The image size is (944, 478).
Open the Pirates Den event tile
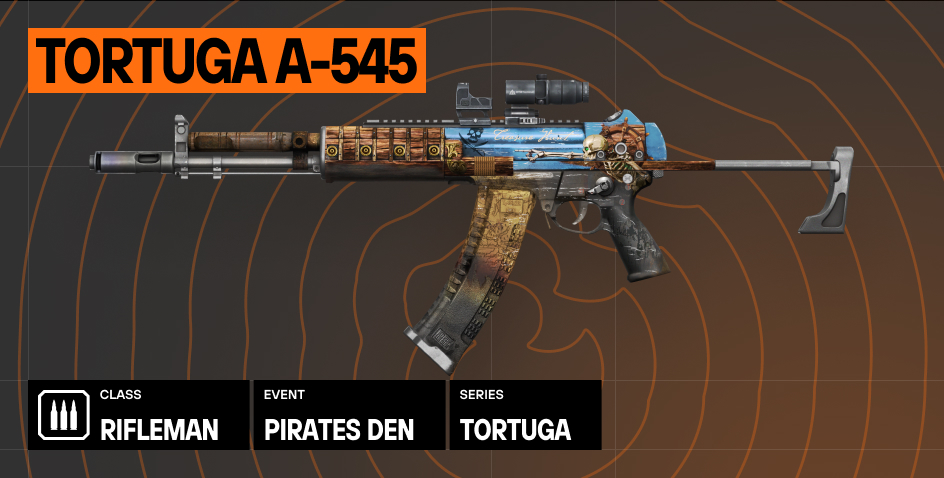(348, 416)
